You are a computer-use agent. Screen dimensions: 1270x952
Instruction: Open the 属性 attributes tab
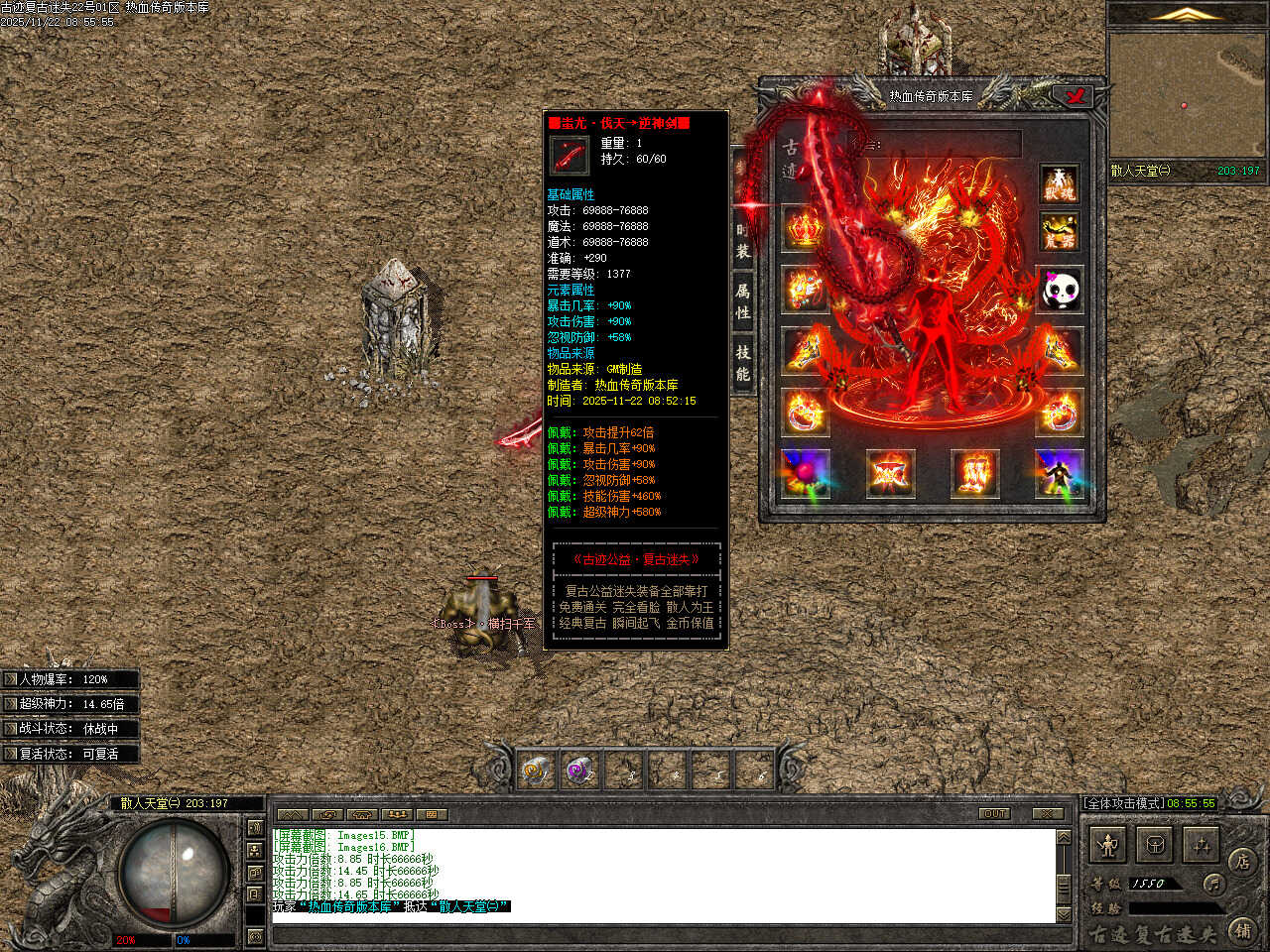[x=742, y=301]
